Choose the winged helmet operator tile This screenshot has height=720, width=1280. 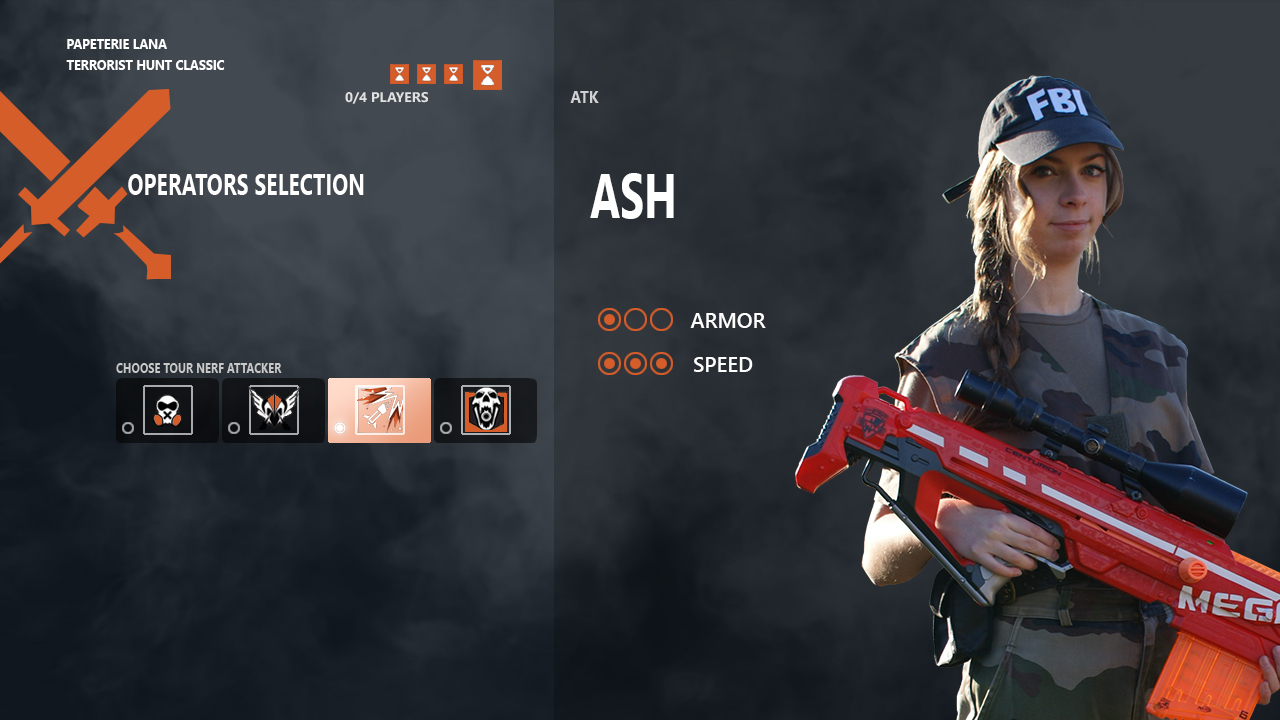click(x=273, y=410)
